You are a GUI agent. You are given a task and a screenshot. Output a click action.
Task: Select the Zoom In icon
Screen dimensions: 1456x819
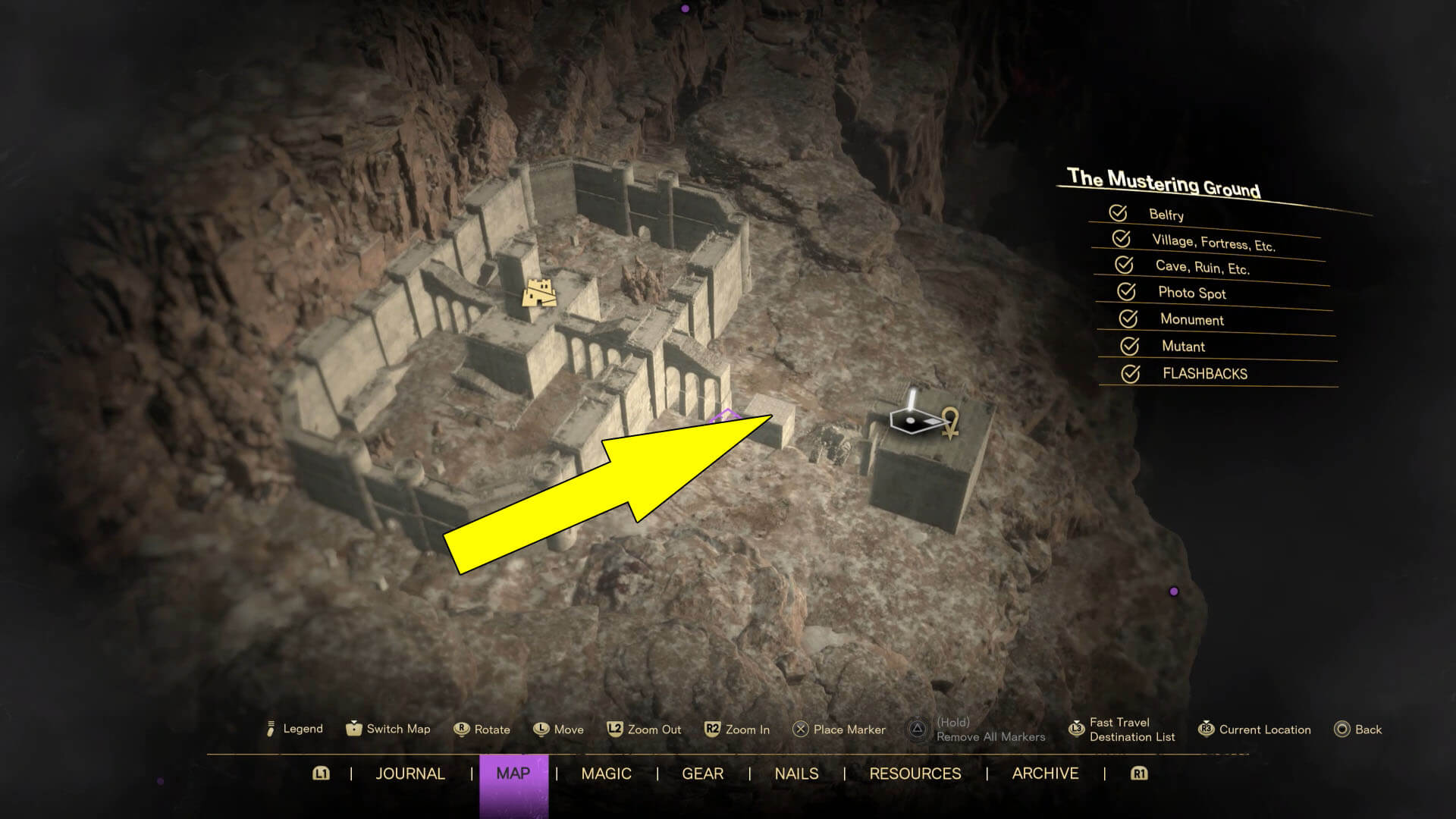click(x=711, y=729)
